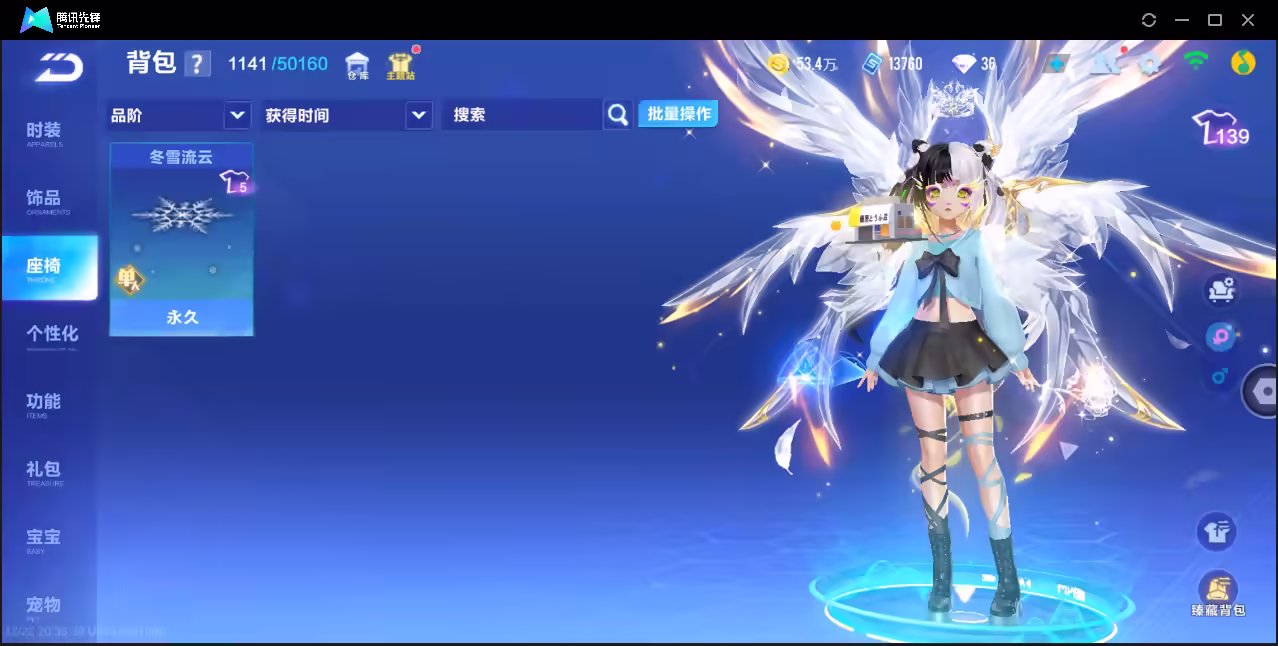Image resolution: width=1278 pixels, height=646 pixels.
Task: Click the magnifying glass search button
Action: pyautogui.click(x=618, y=115)
